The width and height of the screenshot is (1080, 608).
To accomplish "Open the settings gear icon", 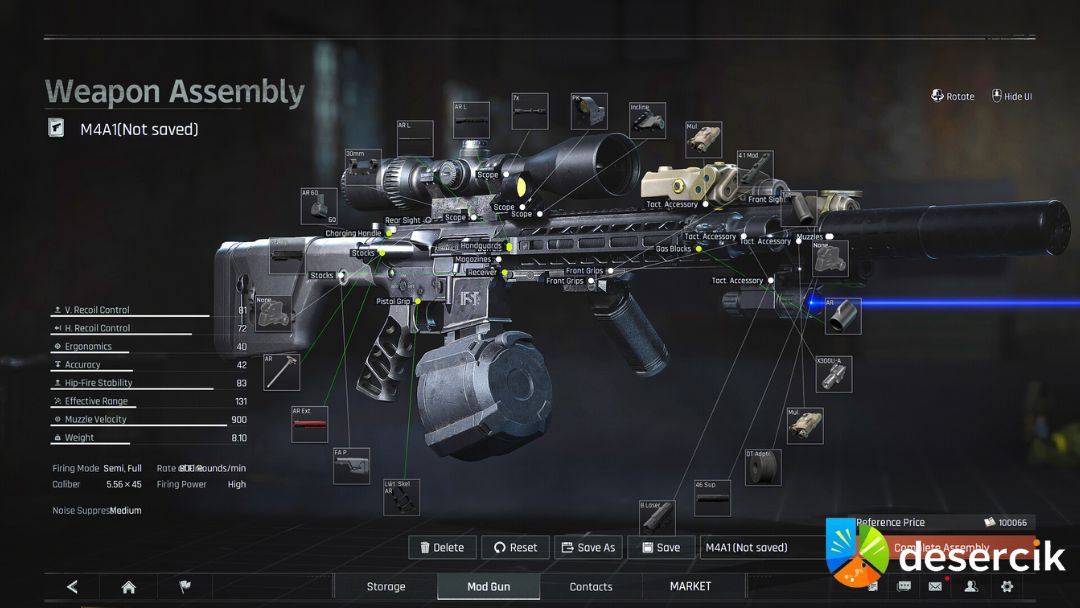I will point(1007,587).
